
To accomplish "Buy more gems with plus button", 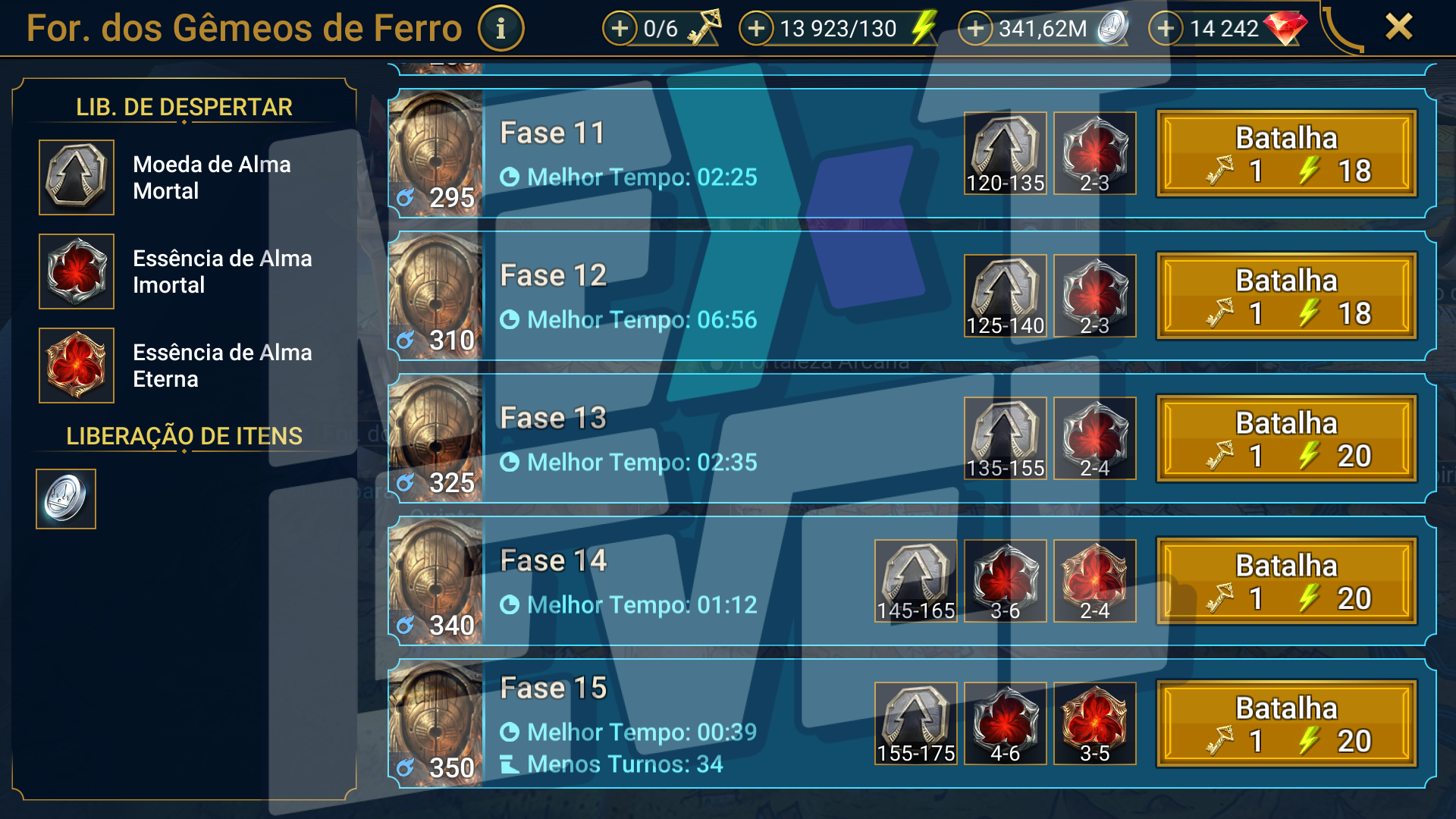I will tap(1166, 29).
